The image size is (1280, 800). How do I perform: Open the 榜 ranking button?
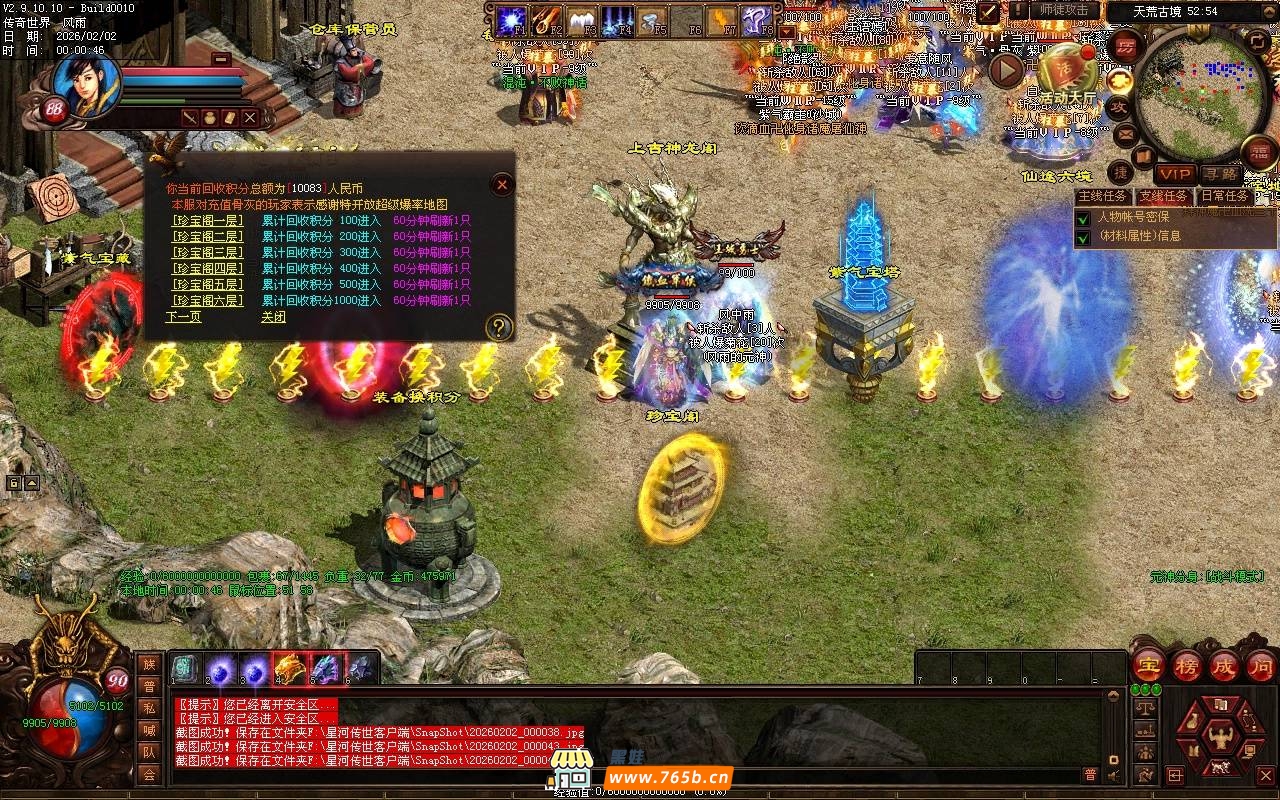1187,665
